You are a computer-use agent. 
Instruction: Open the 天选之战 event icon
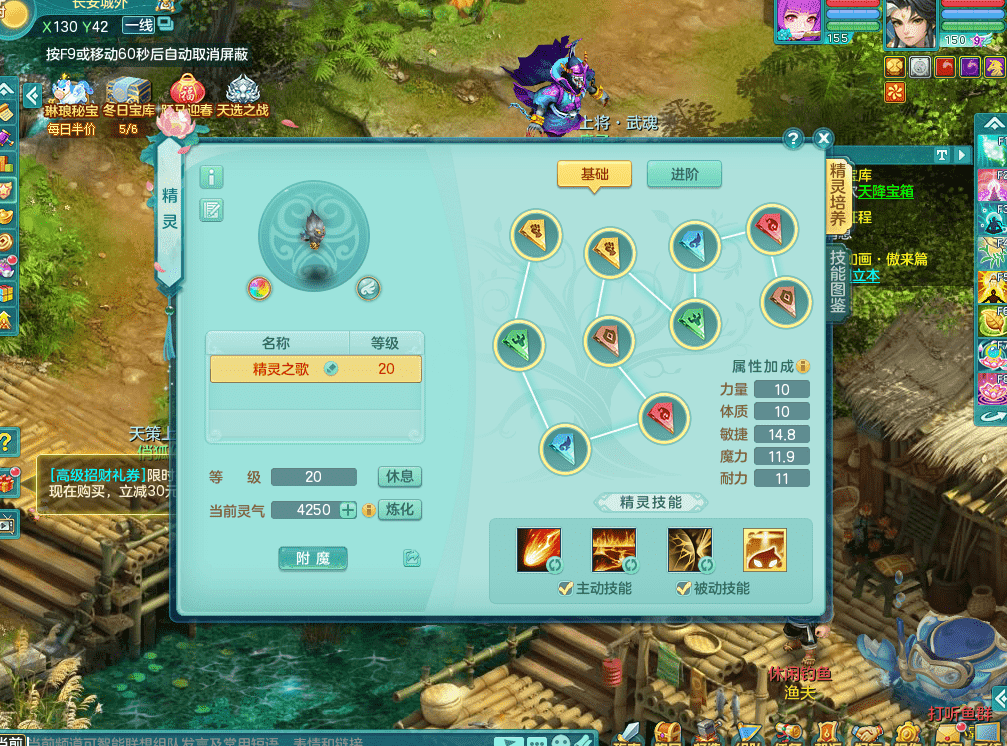tap(243, 95)
